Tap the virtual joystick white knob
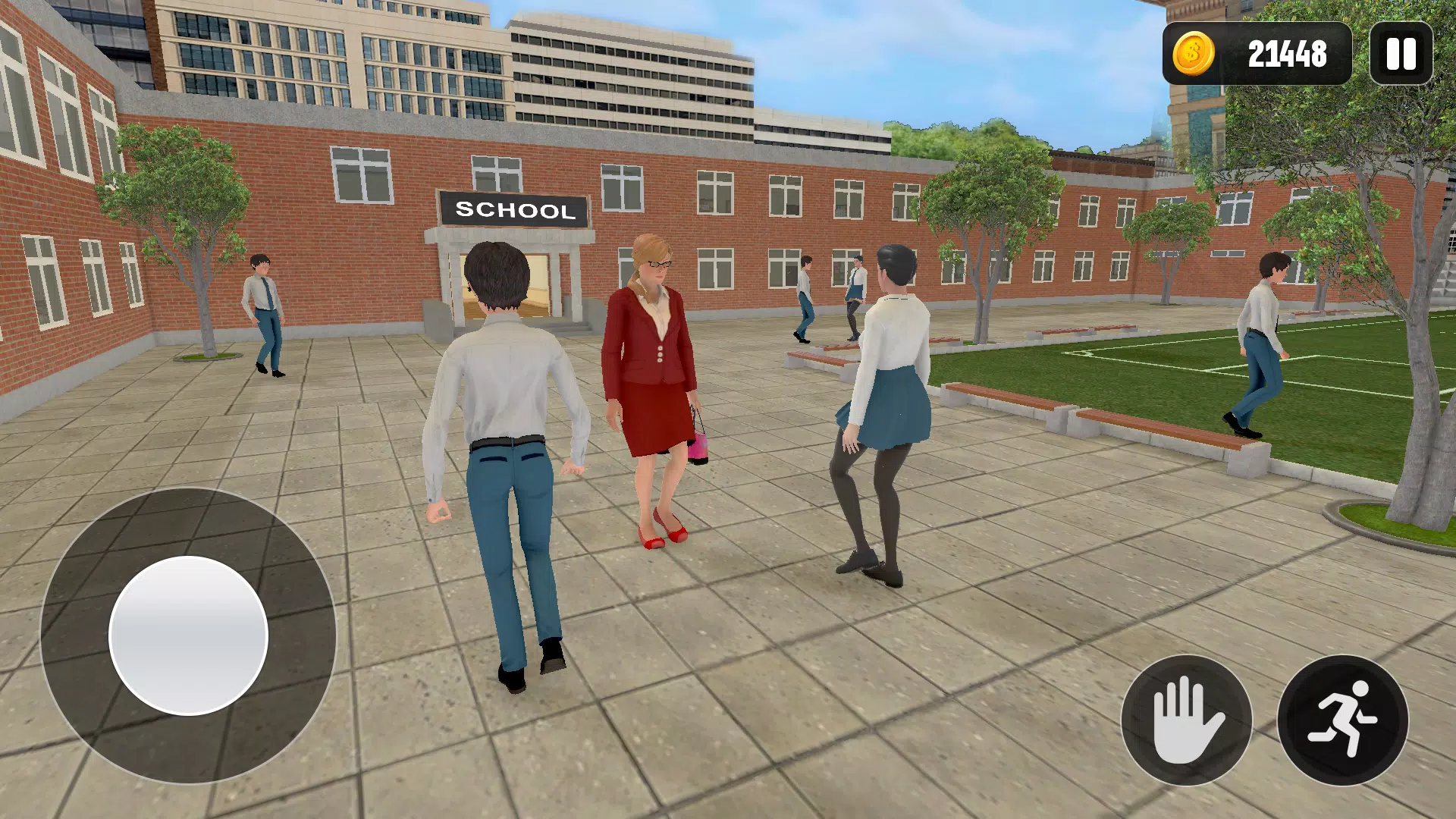The width and height of the screenshot is (1456, 819). coord(188,635)
